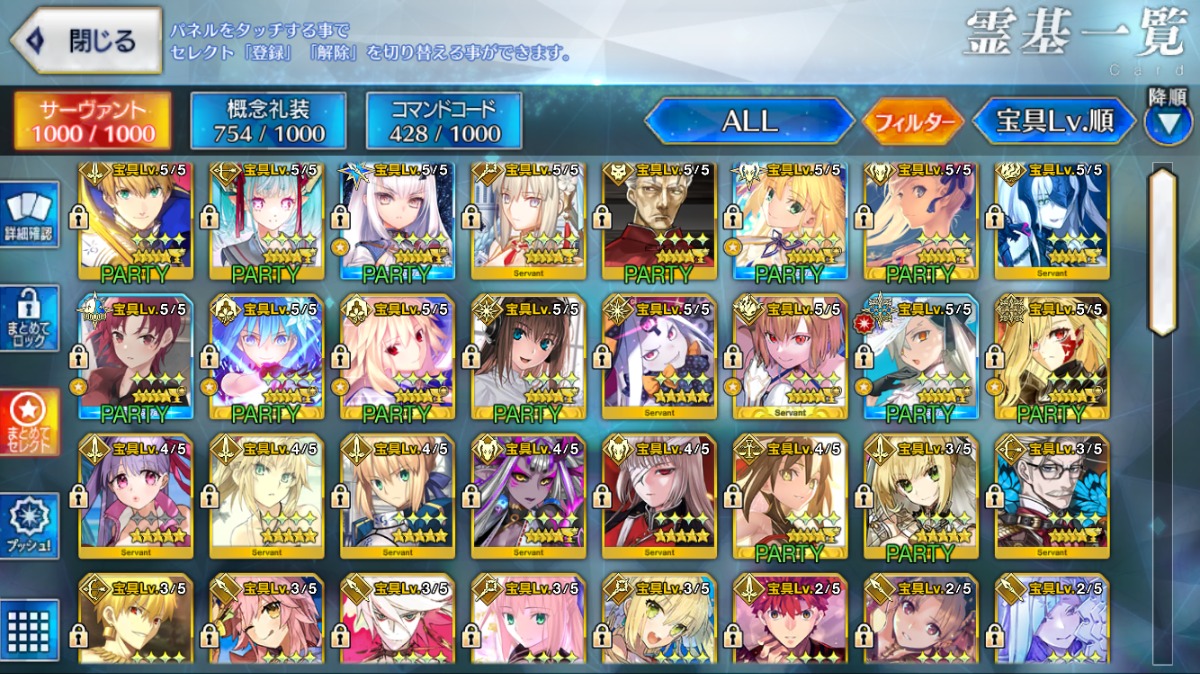Open the フィルター options
Screen dimensions: 1200x674
(912, 122)
